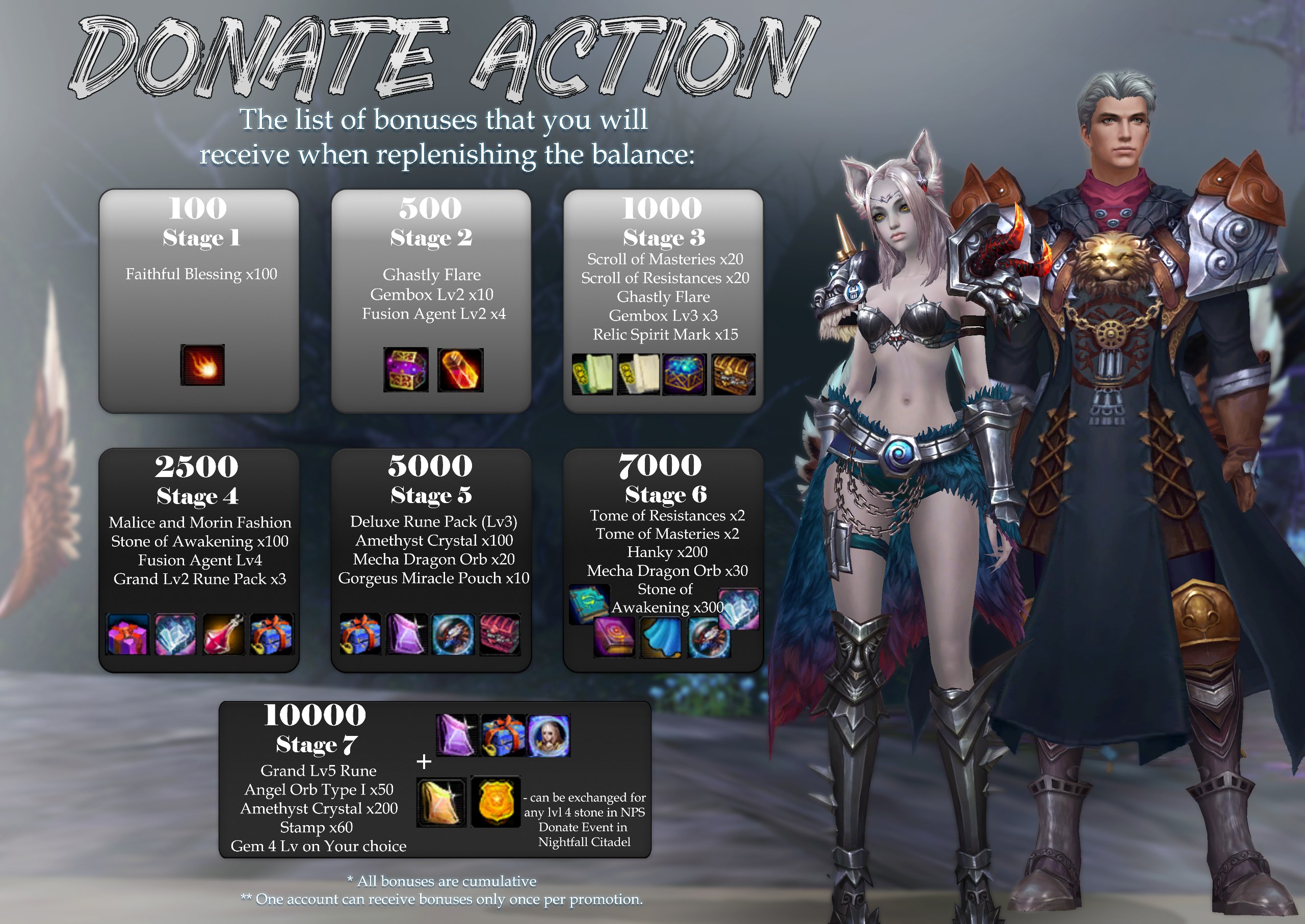Select the red Miracle Pouch chest icon
The width and height of the screenshot is (1305, 924).
[x=500, y=633]
